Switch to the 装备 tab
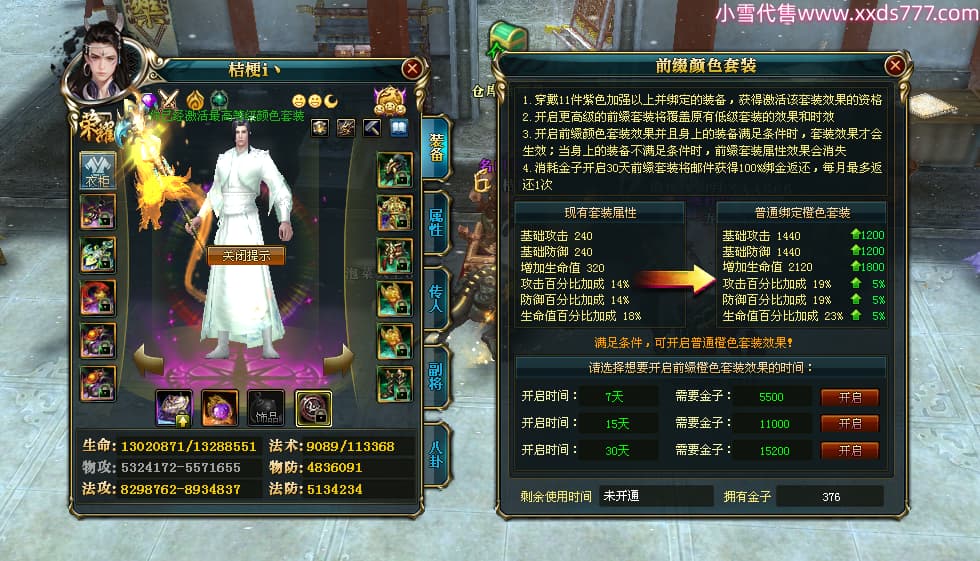The height and width of the screenshot is (561, 980). (436, 148)
